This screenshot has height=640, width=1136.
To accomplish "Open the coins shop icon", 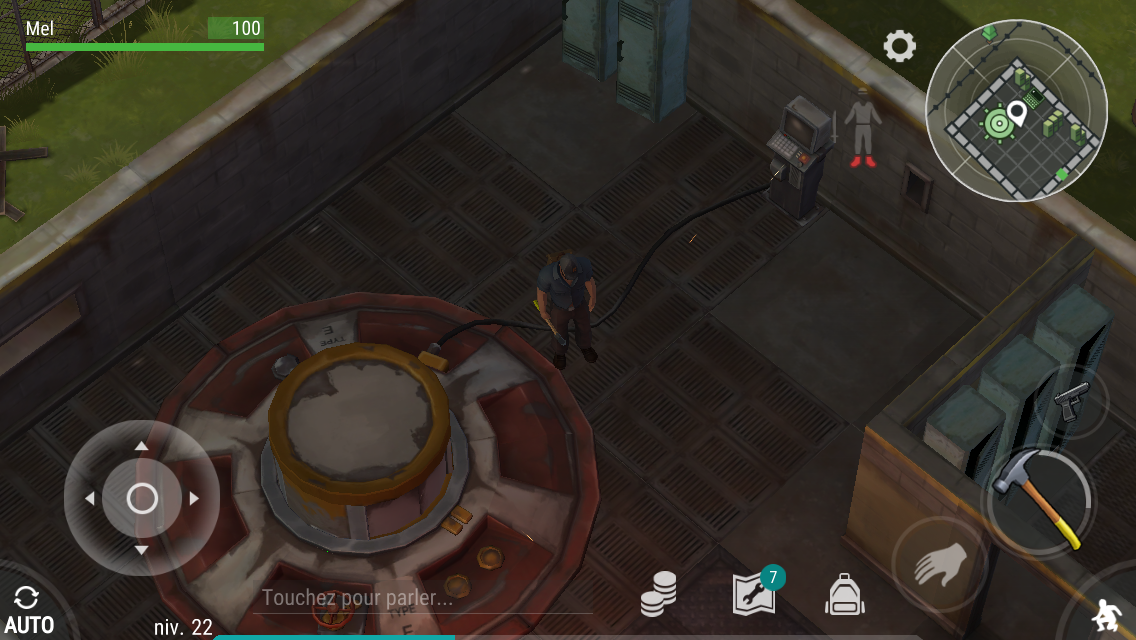I will click(x=659, y=593).
